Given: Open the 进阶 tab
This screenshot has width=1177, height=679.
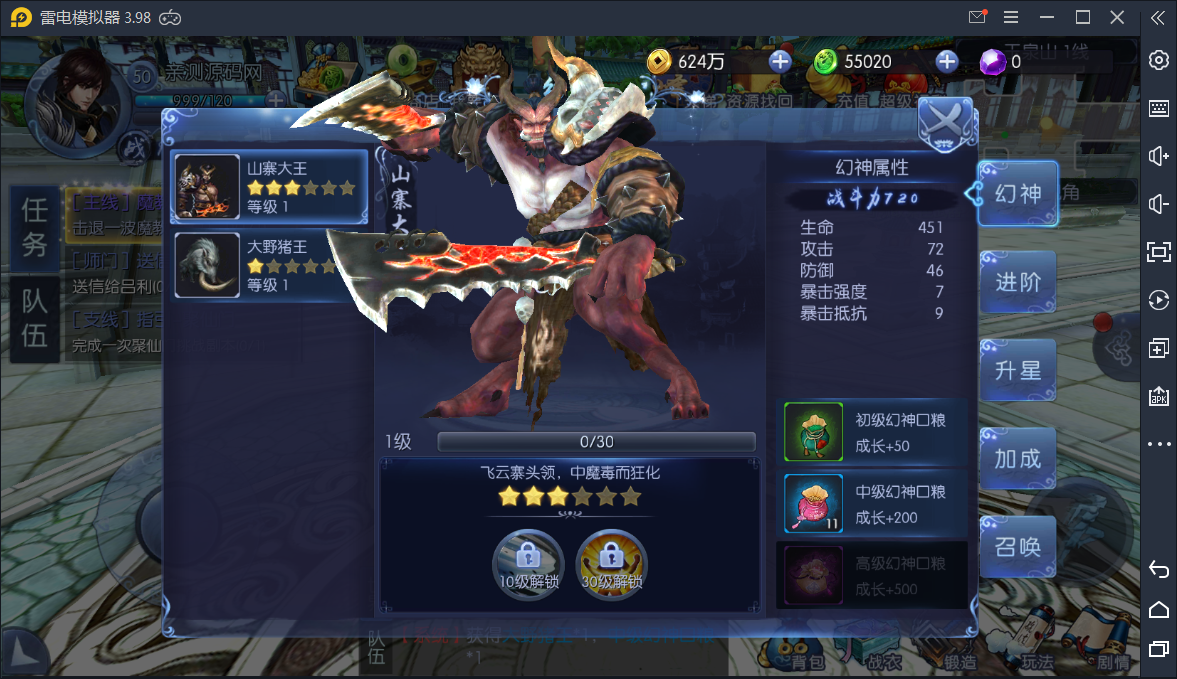Looking at the screenshot, I should point(1017,283).
